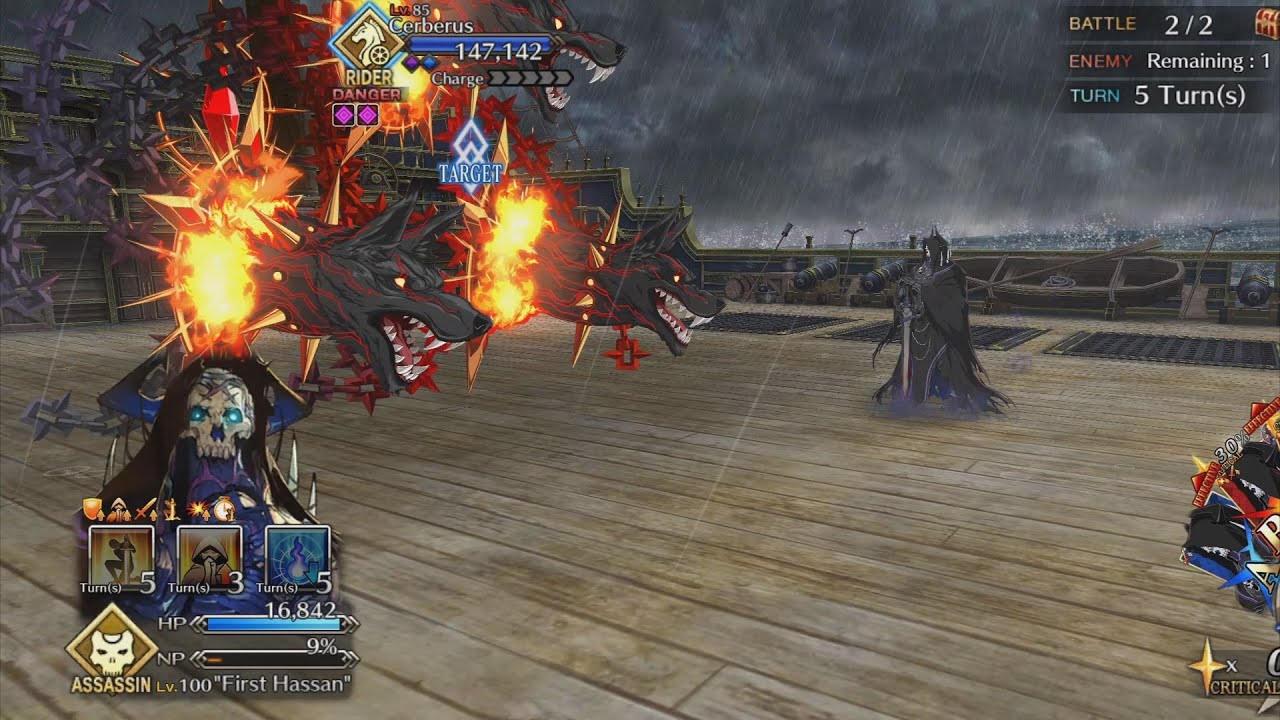This screenshot has width=1280, height=720.
Task: Inspect First Hassan's buff status icons row
Action: [159, 510]
